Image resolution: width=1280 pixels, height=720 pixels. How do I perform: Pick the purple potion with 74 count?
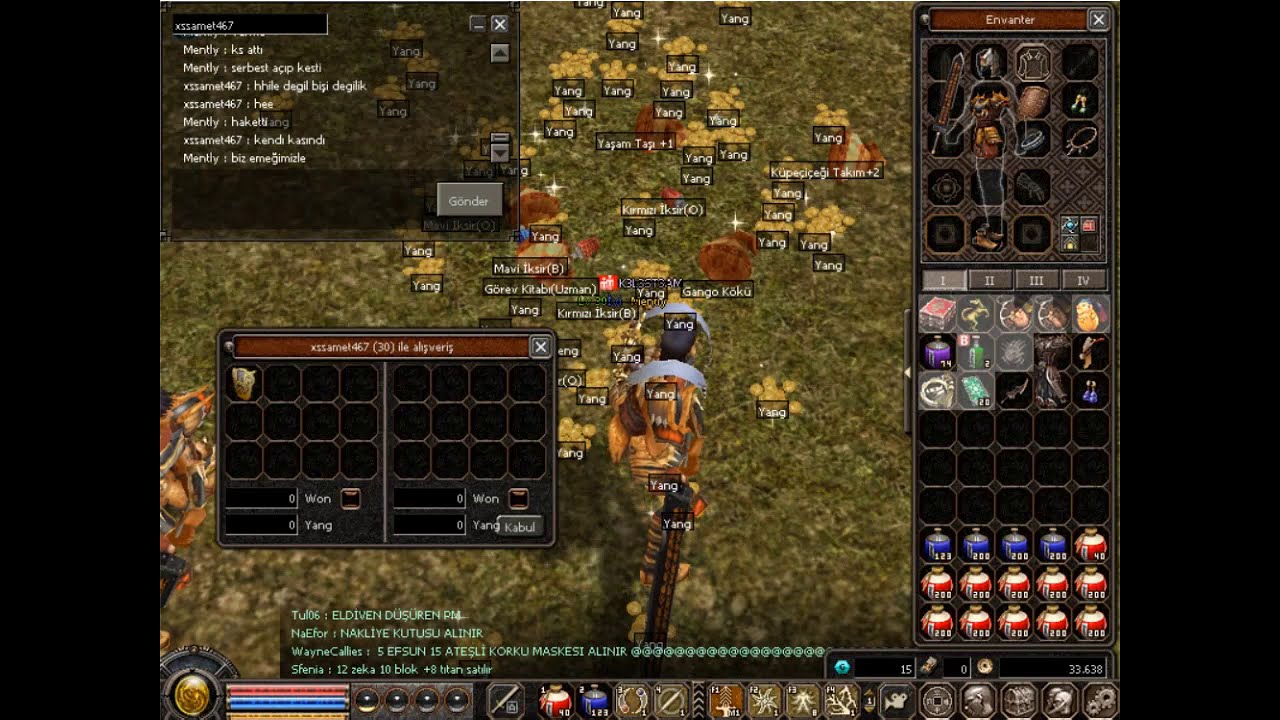tap(937, 353)
